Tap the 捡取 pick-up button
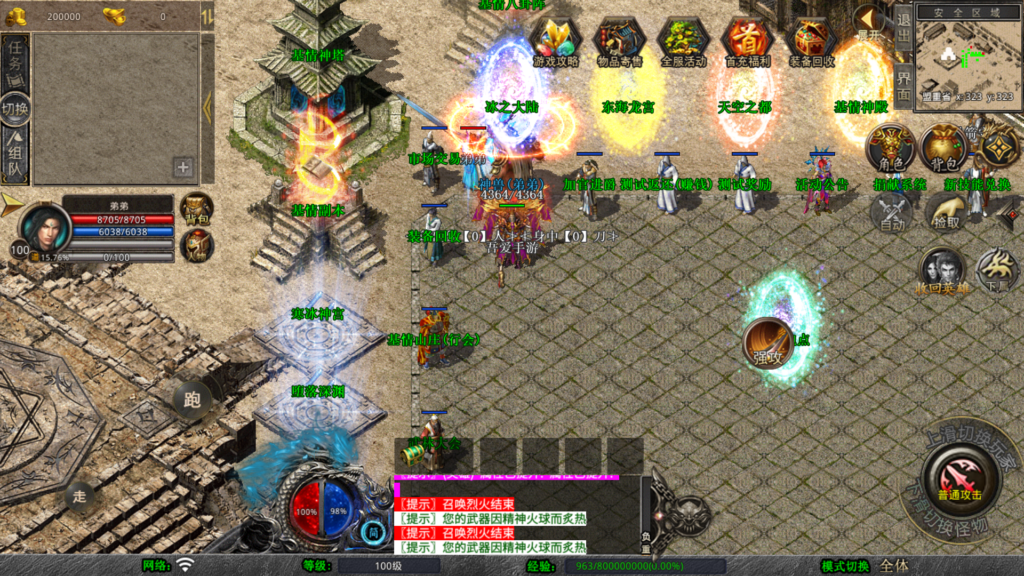The width and height of the screenshot is (1024, 576). 943,212
